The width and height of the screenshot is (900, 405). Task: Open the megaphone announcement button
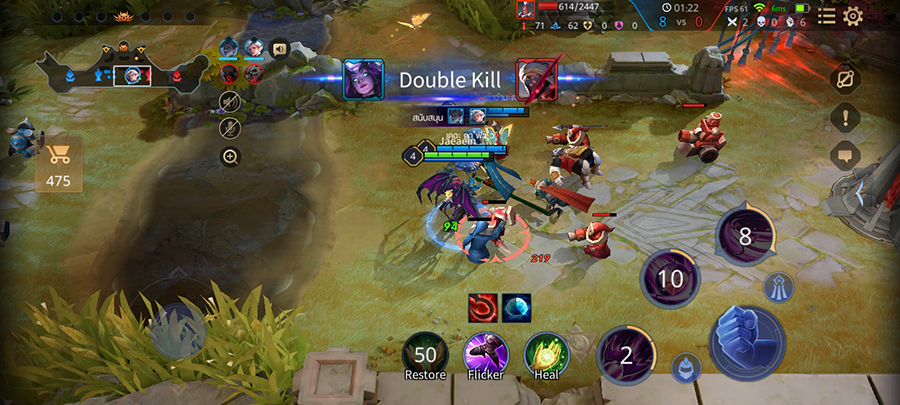[279, 47]
